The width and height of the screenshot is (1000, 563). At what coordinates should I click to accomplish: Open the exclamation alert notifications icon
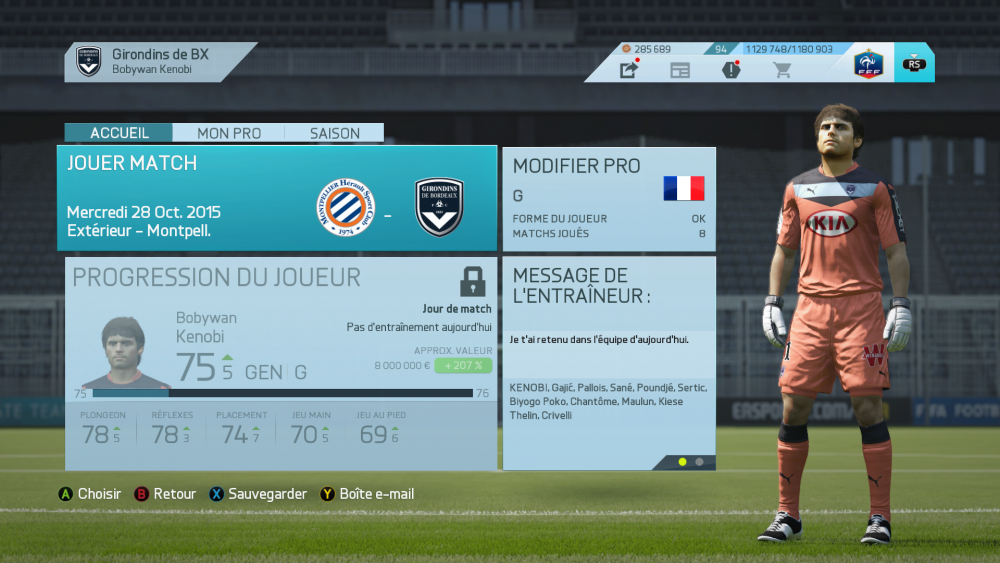pyautogui.click(x=731, y=70)
